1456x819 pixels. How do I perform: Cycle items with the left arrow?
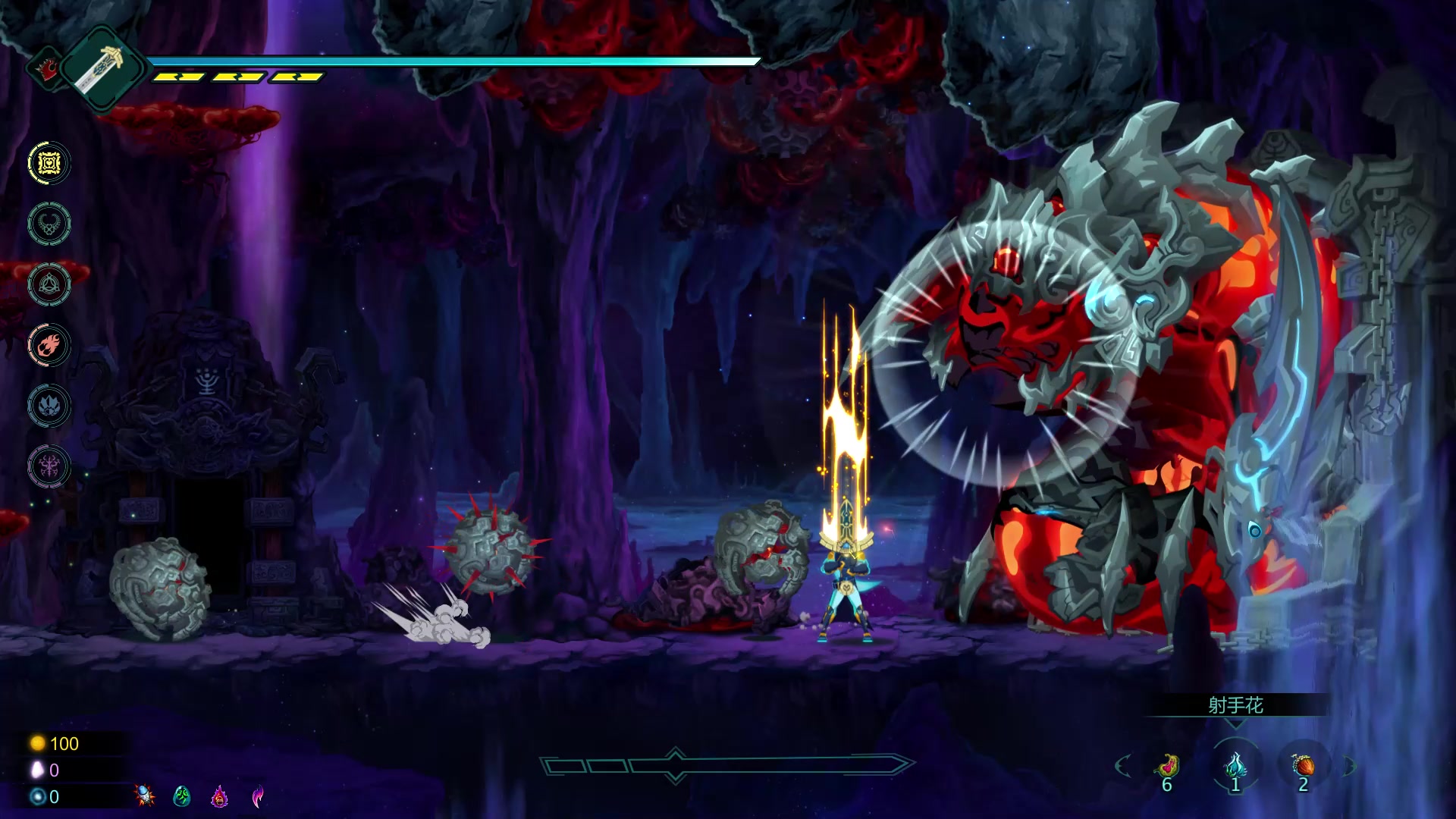[1123, 766]
